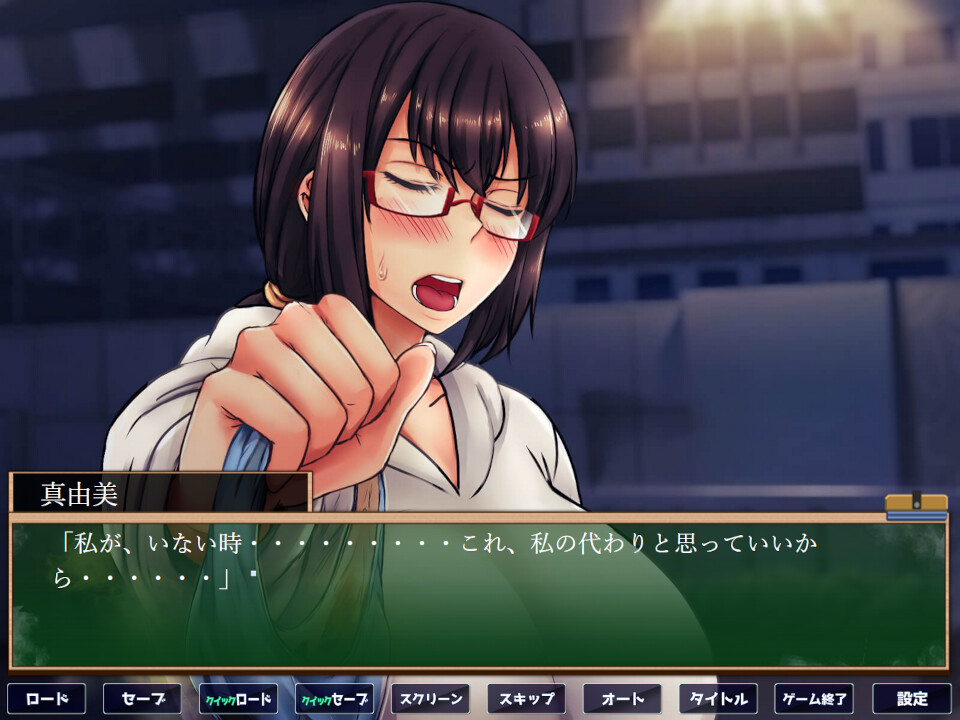Choose ゲーム終了 to quit the game
960x720 pixels.
click(814, 698)
